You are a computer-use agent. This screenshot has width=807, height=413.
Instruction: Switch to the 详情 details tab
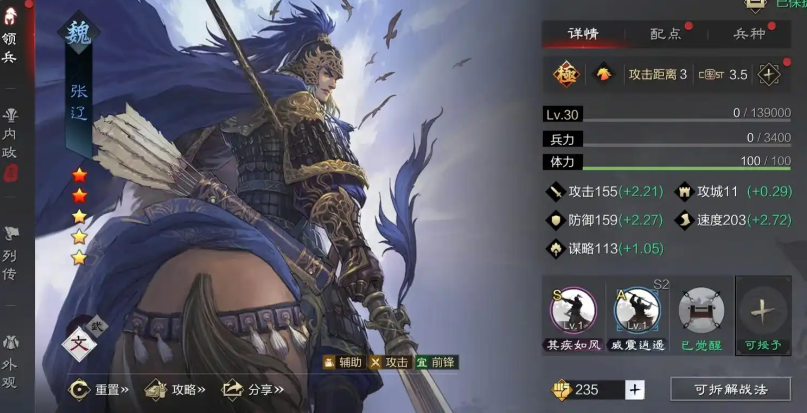click(583, 33)
